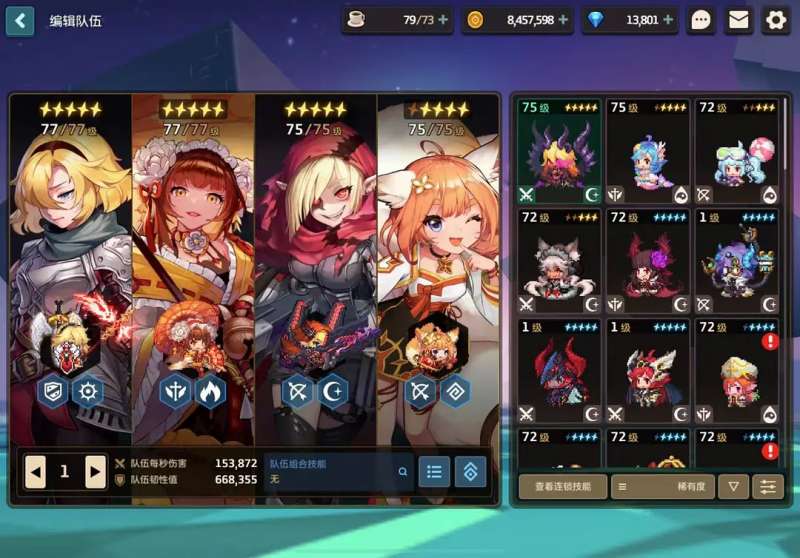Open hero filter sliders button
The height and width of the screenshot is (558, 800).
768,487
